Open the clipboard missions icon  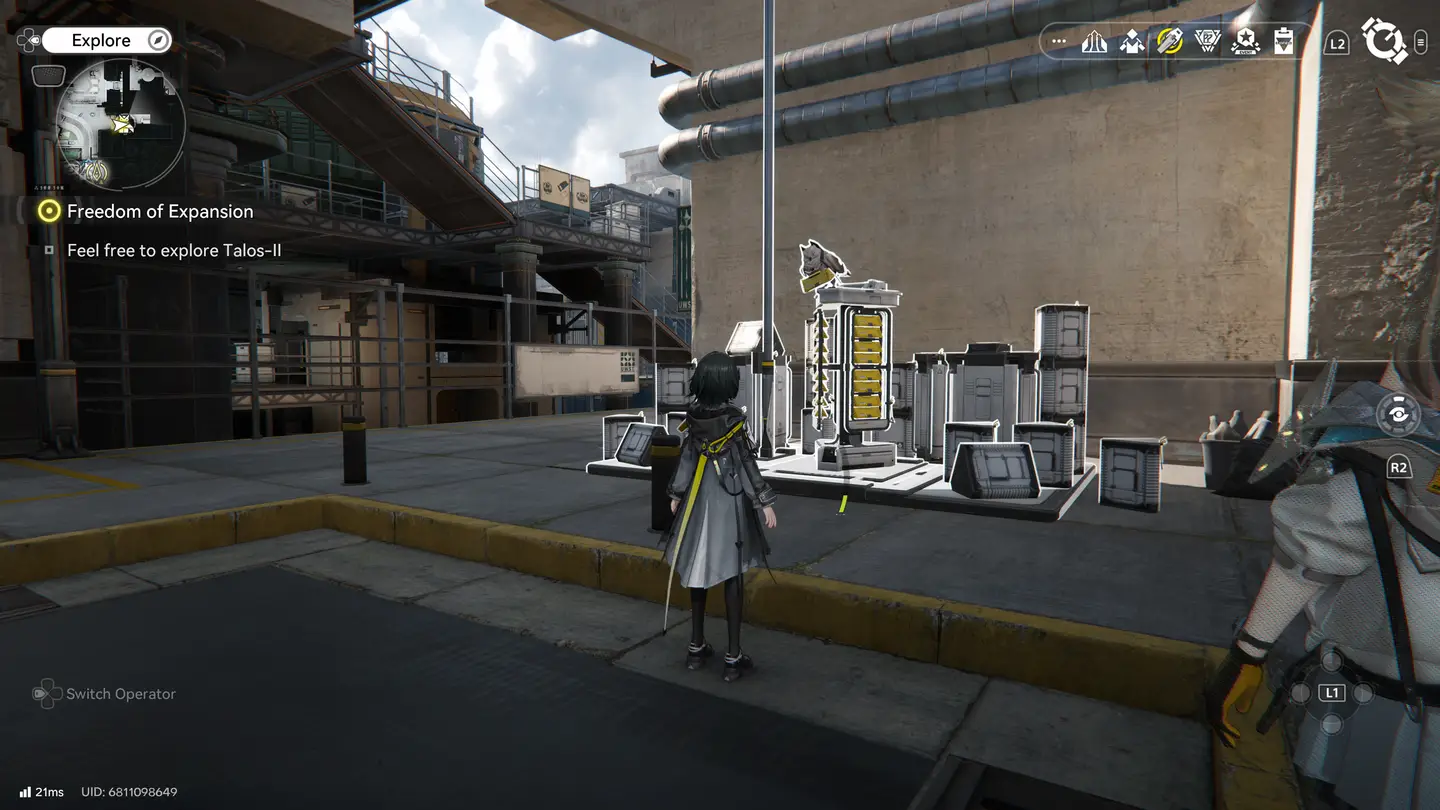tap(1284, 42)
